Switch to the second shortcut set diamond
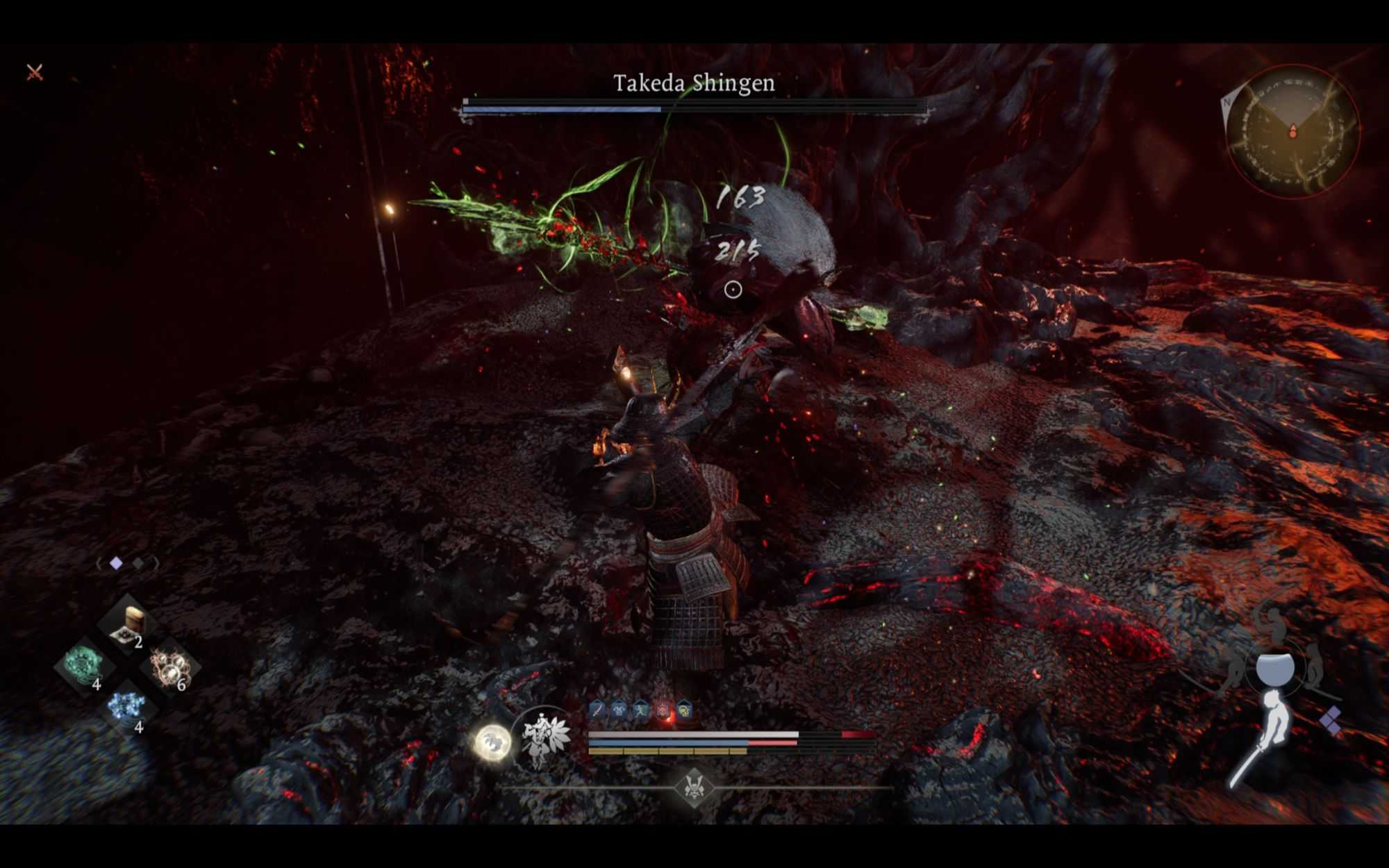 pyautogui.click(x=138, y=563)
